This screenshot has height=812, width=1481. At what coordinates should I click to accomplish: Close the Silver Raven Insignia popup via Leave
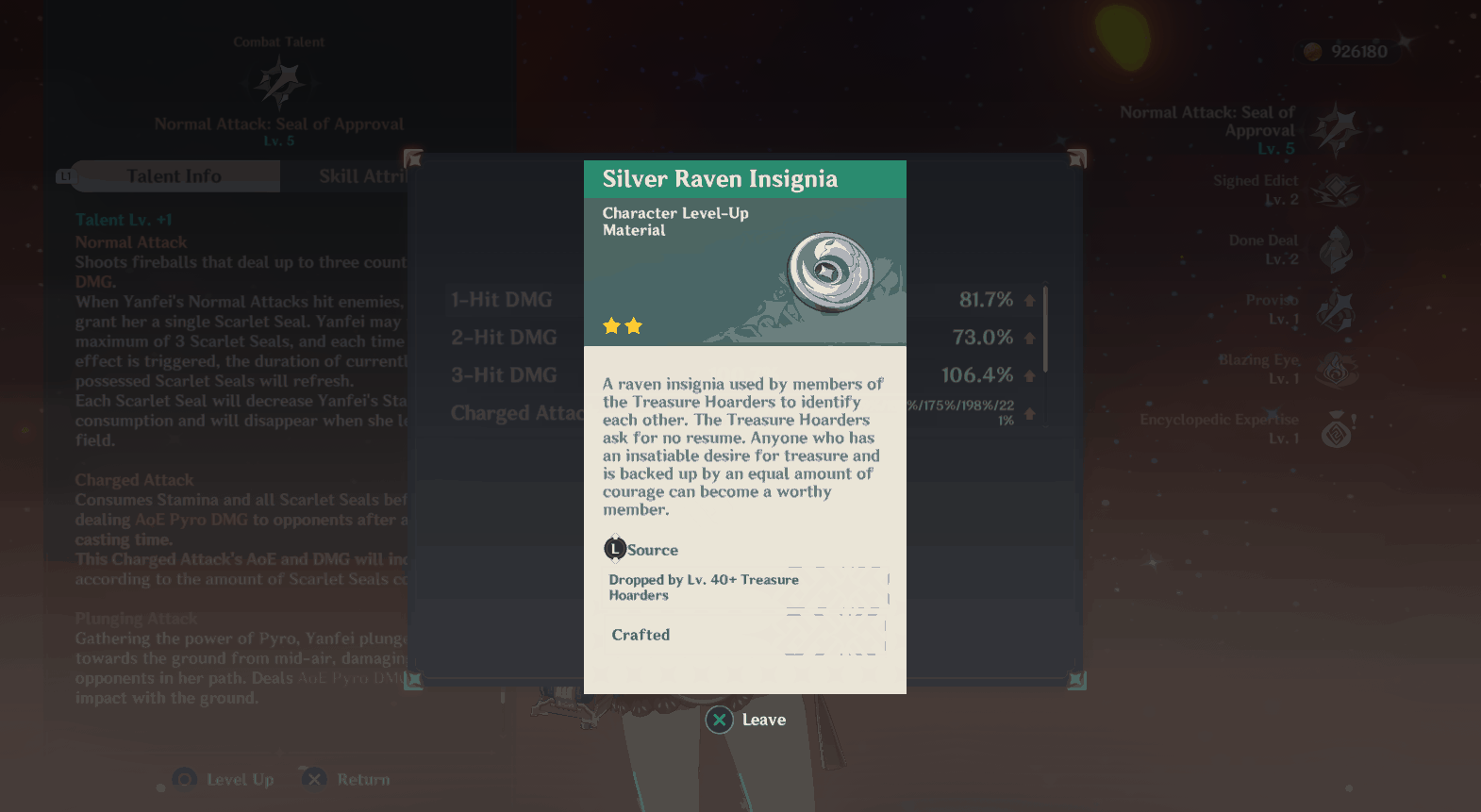pyautogui.click(x=746, y=721)
